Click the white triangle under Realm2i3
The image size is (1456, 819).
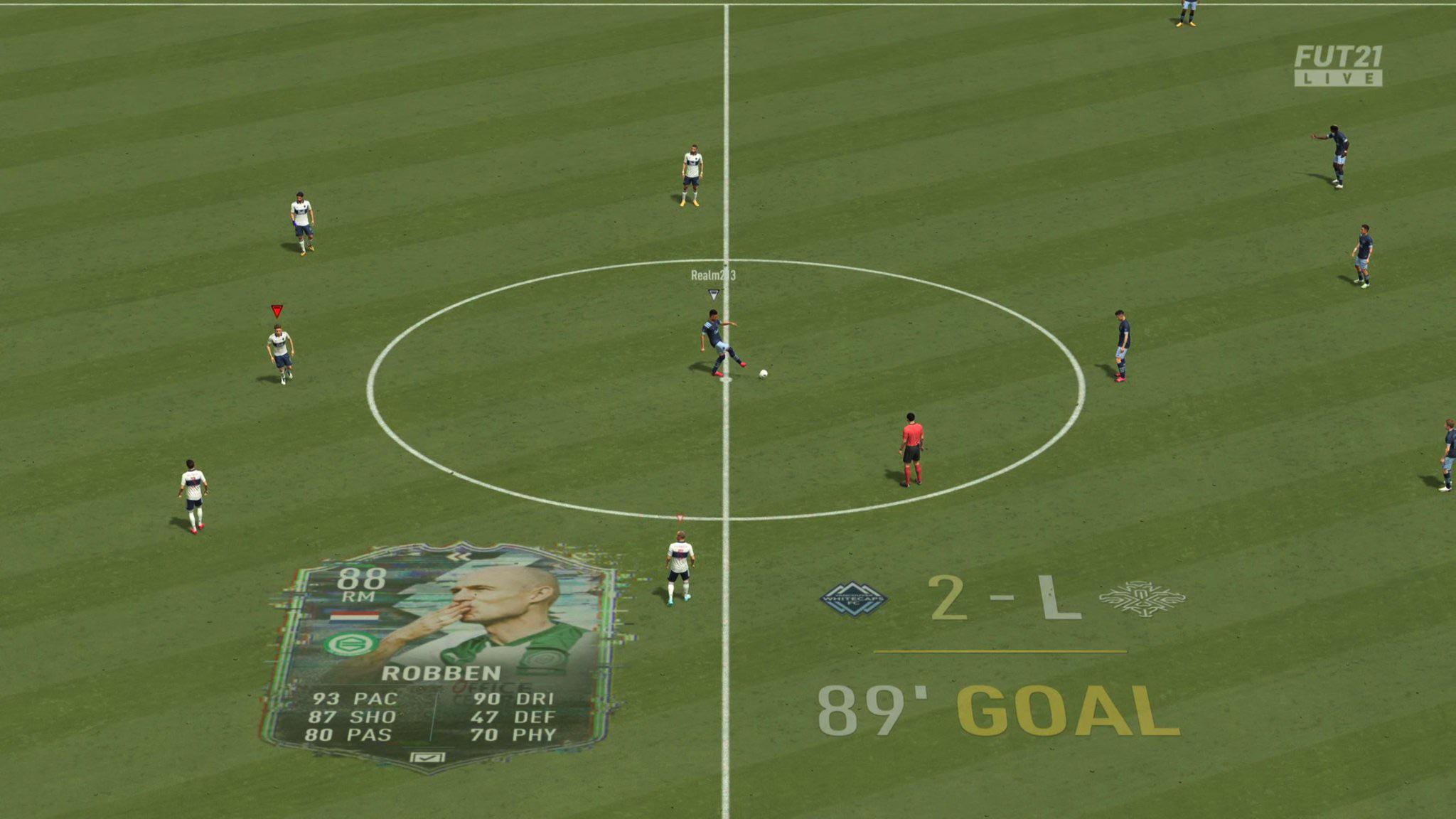click(x=714, y=294)
